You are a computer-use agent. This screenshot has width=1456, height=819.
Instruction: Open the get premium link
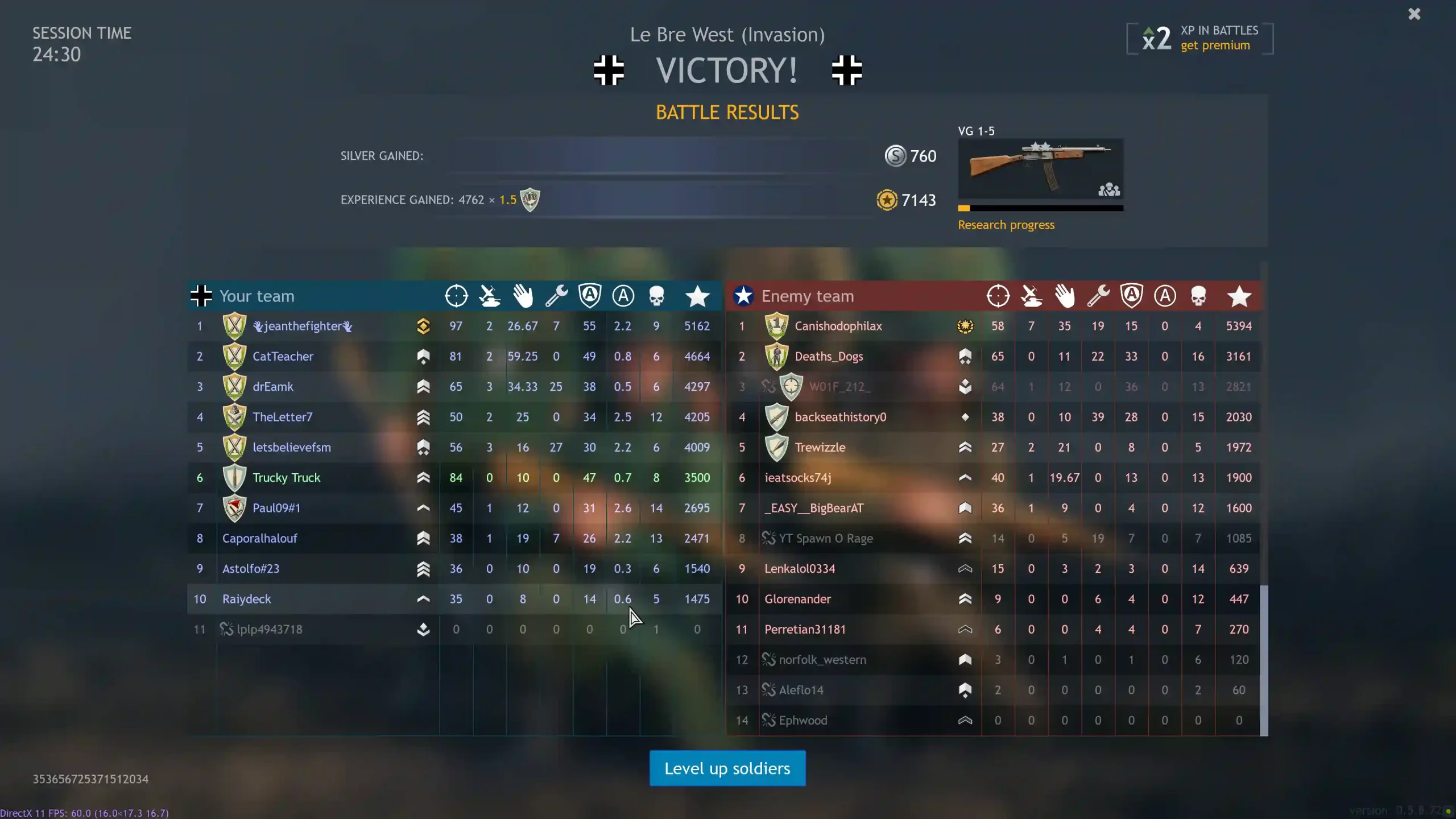click(1215, 45)
